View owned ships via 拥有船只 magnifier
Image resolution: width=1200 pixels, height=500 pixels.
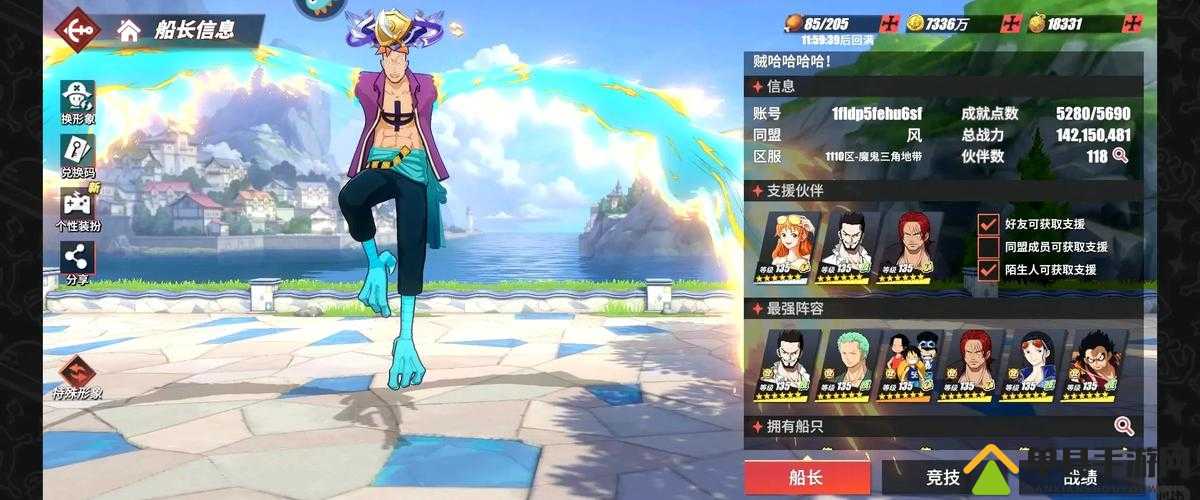(1124, 427)
